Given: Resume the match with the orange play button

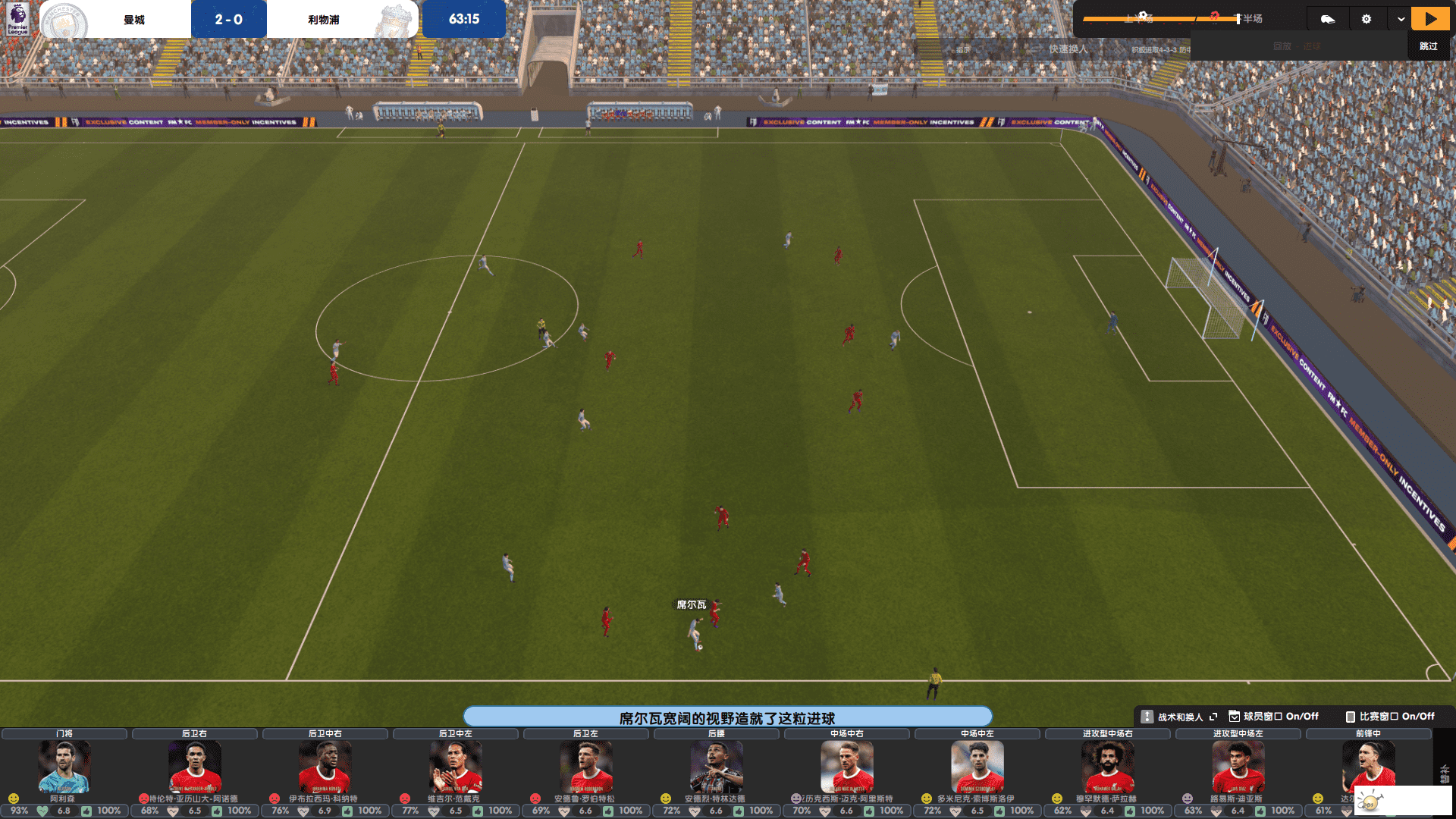Looking at the screenshot, I should (1429, 19).
